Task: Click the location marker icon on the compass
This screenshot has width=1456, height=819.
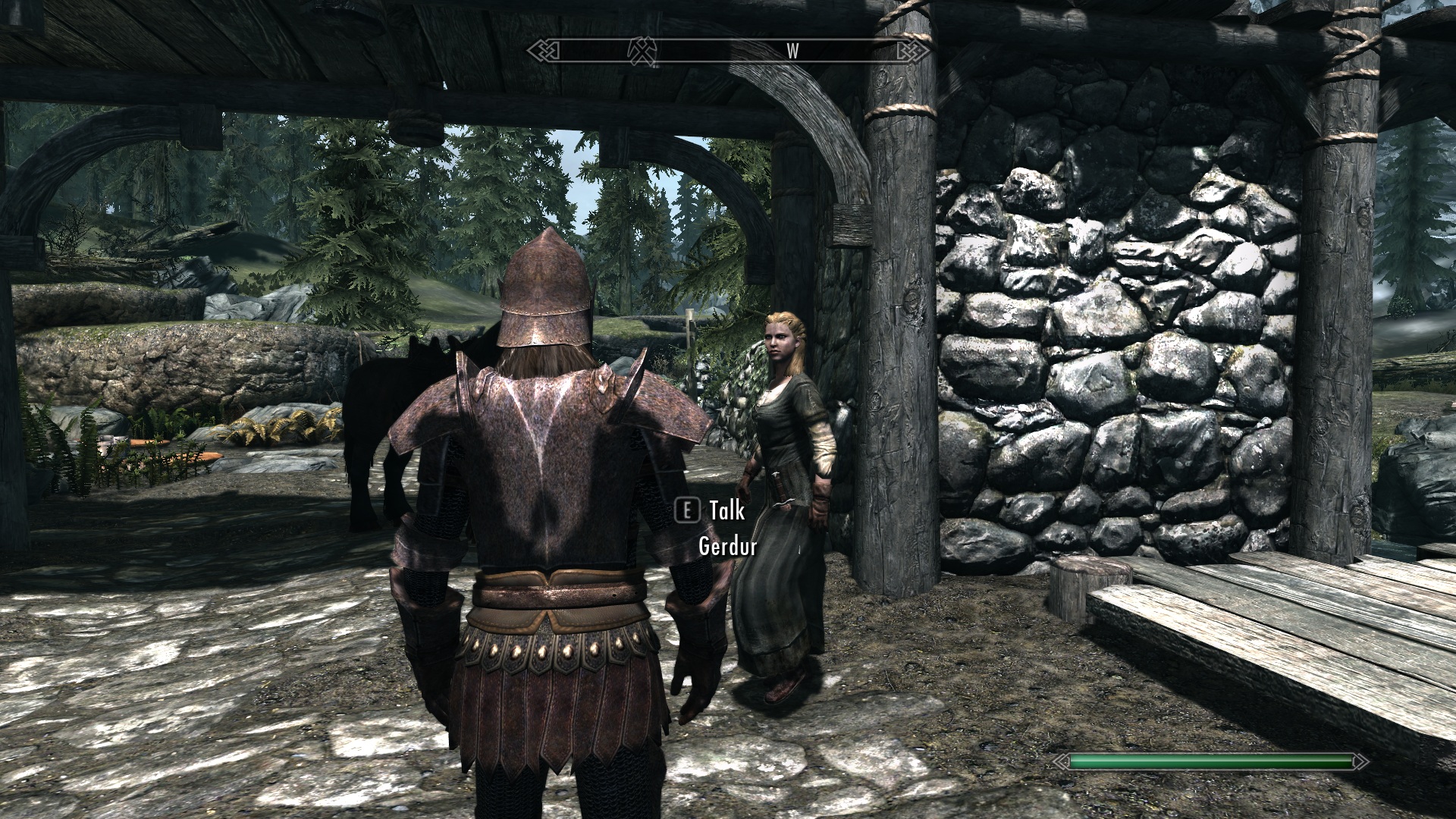Action: 642,50
